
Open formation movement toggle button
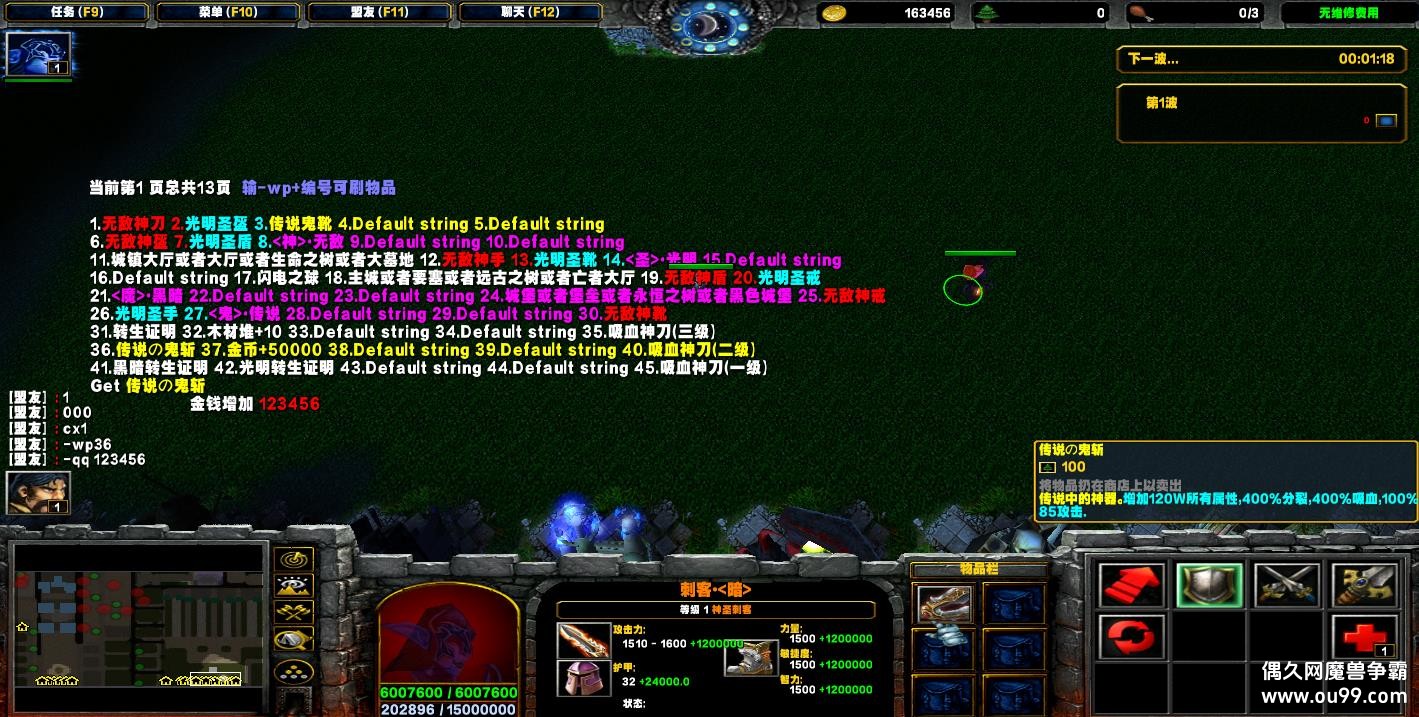(293, 669)
